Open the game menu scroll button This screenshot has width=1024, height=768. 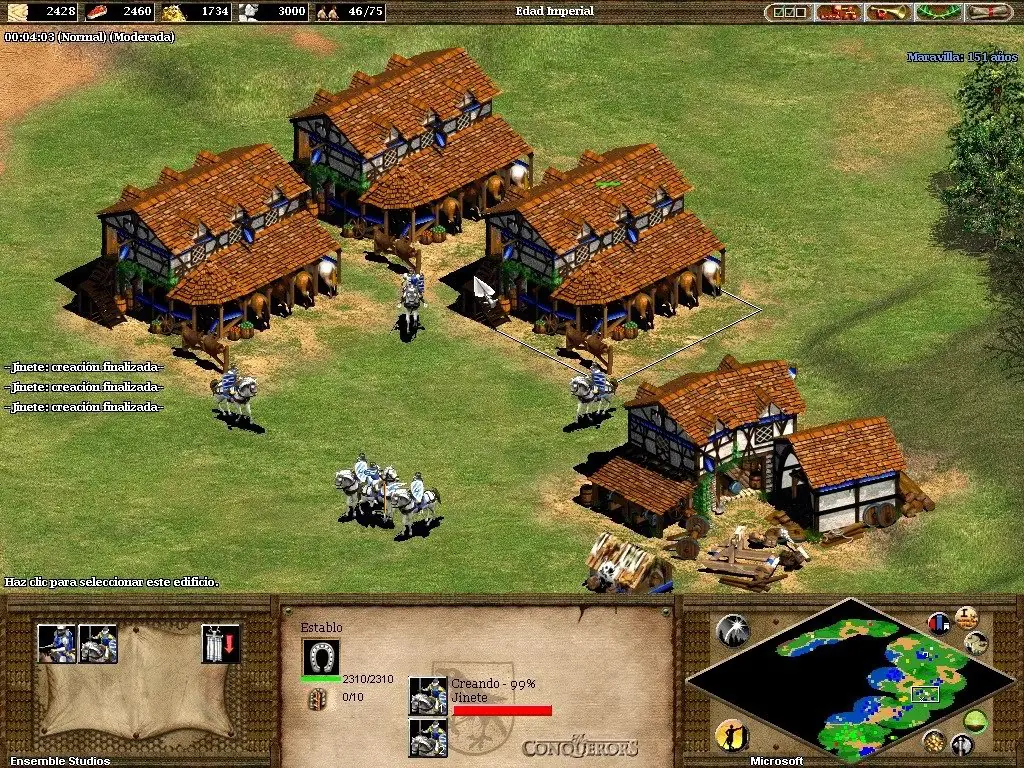click(990, 12)
